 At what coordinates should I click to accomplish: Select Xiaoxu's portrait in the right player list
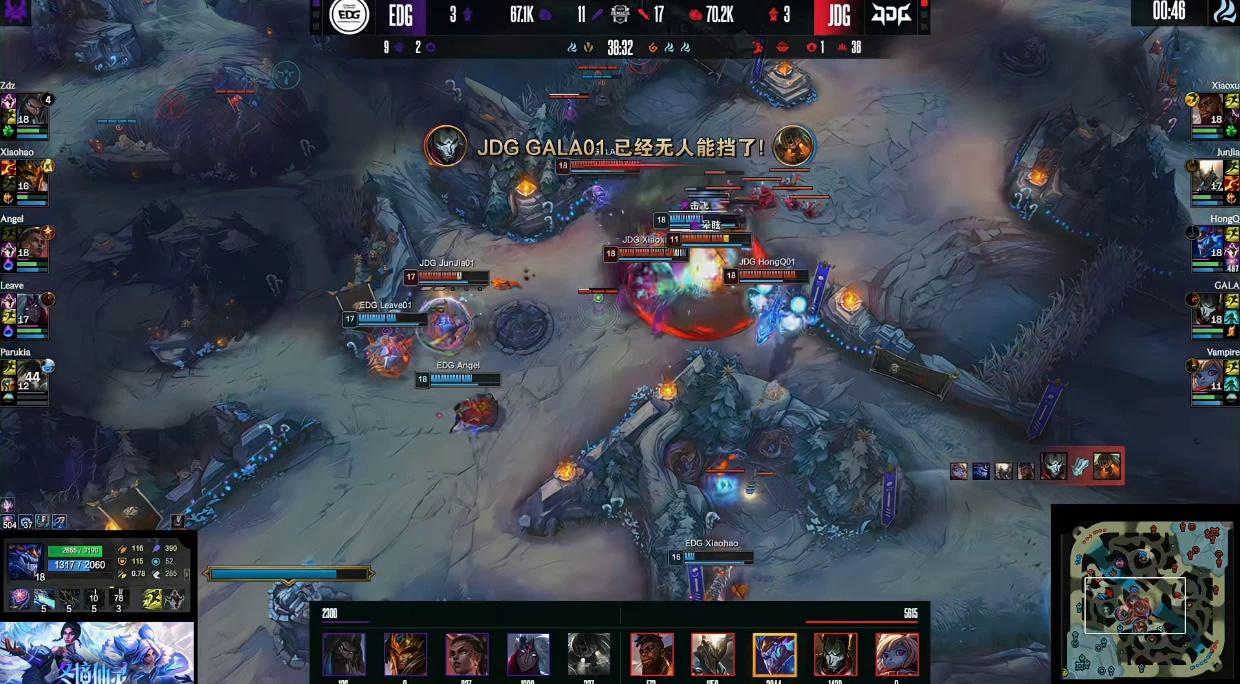point(1208,109)
